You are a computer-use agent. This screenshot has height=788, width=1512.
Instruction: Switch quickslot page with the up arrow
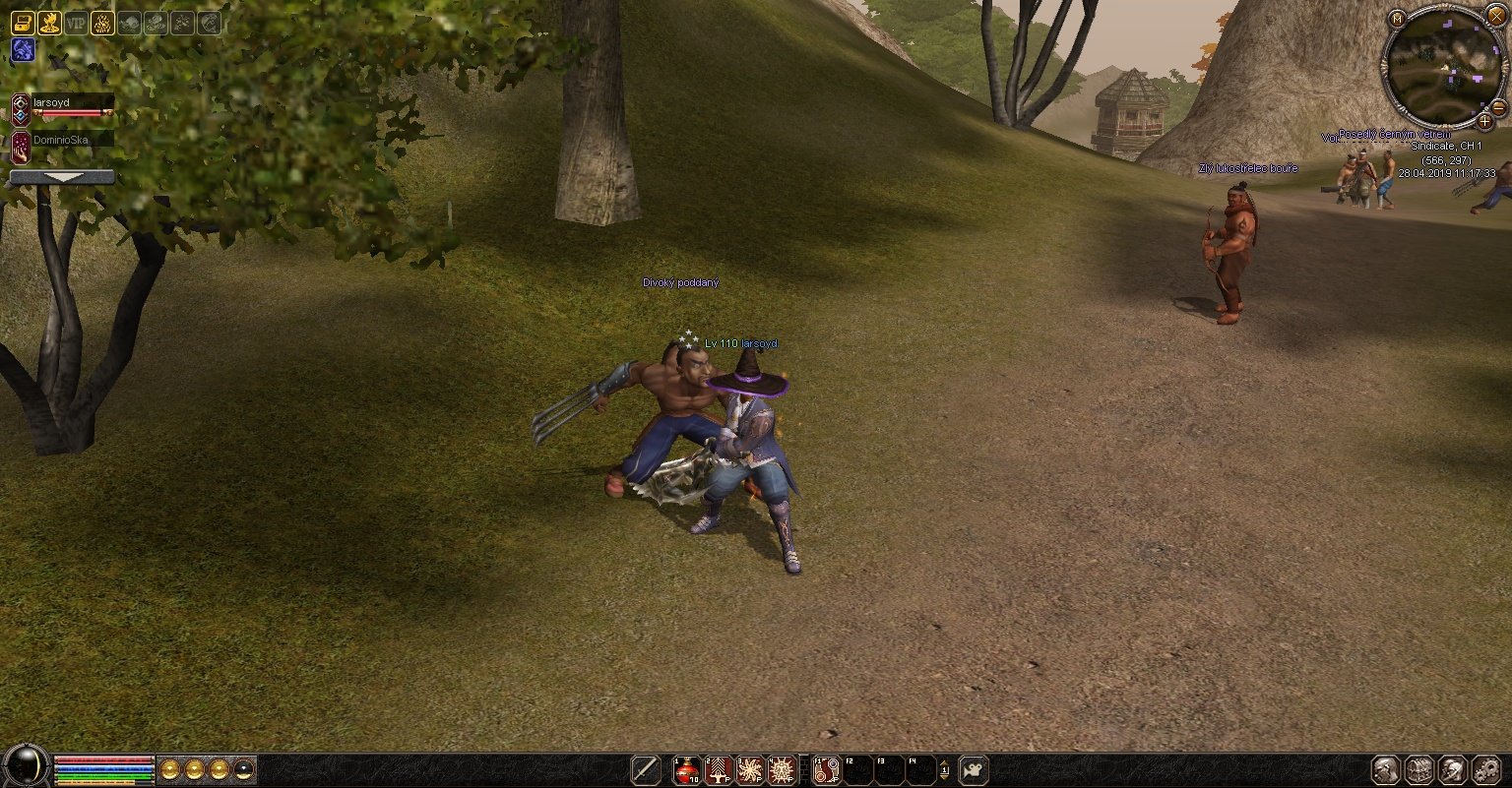point(944,762)
